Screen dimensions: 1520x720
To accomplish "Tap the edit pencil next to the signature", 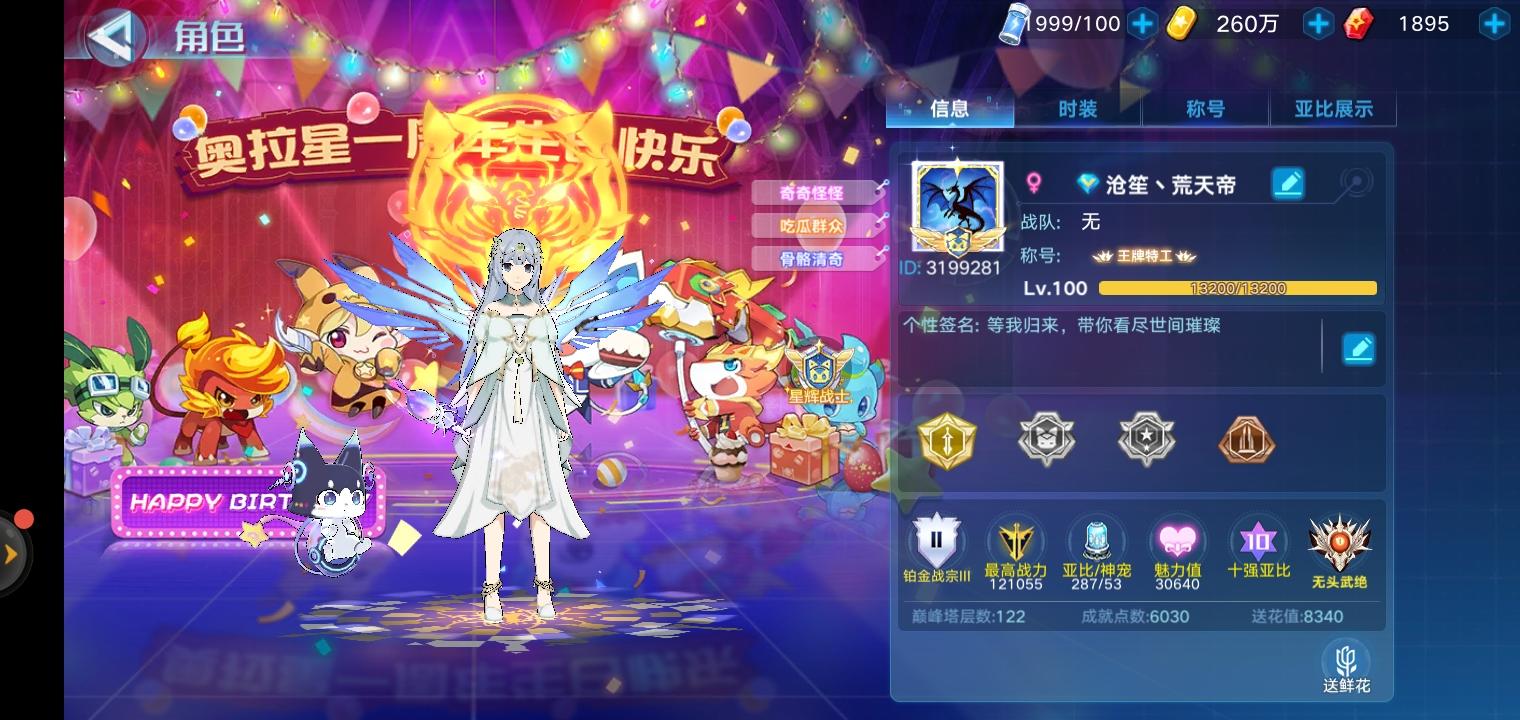I will [1359, 348].
